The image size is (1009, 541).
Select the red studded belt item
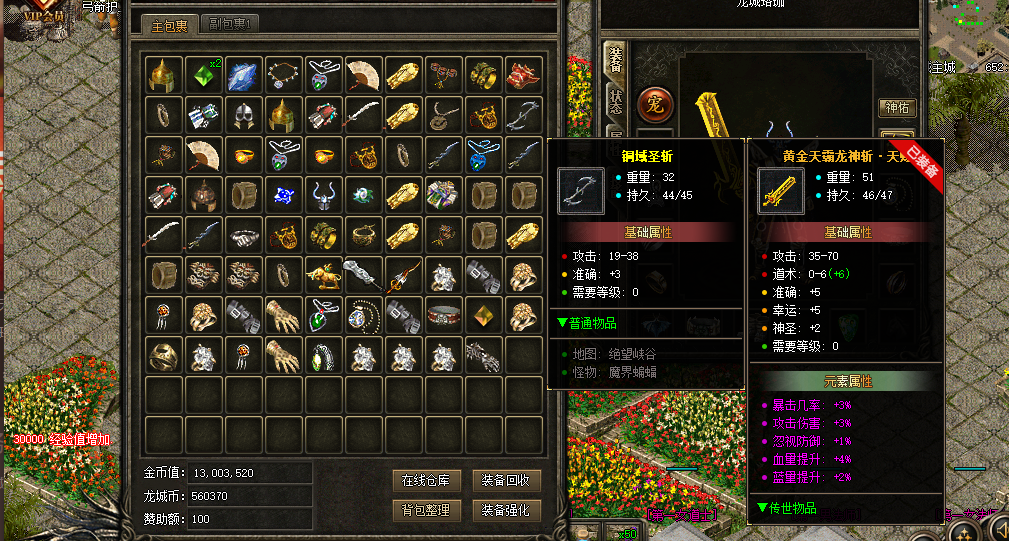(444, 315)
